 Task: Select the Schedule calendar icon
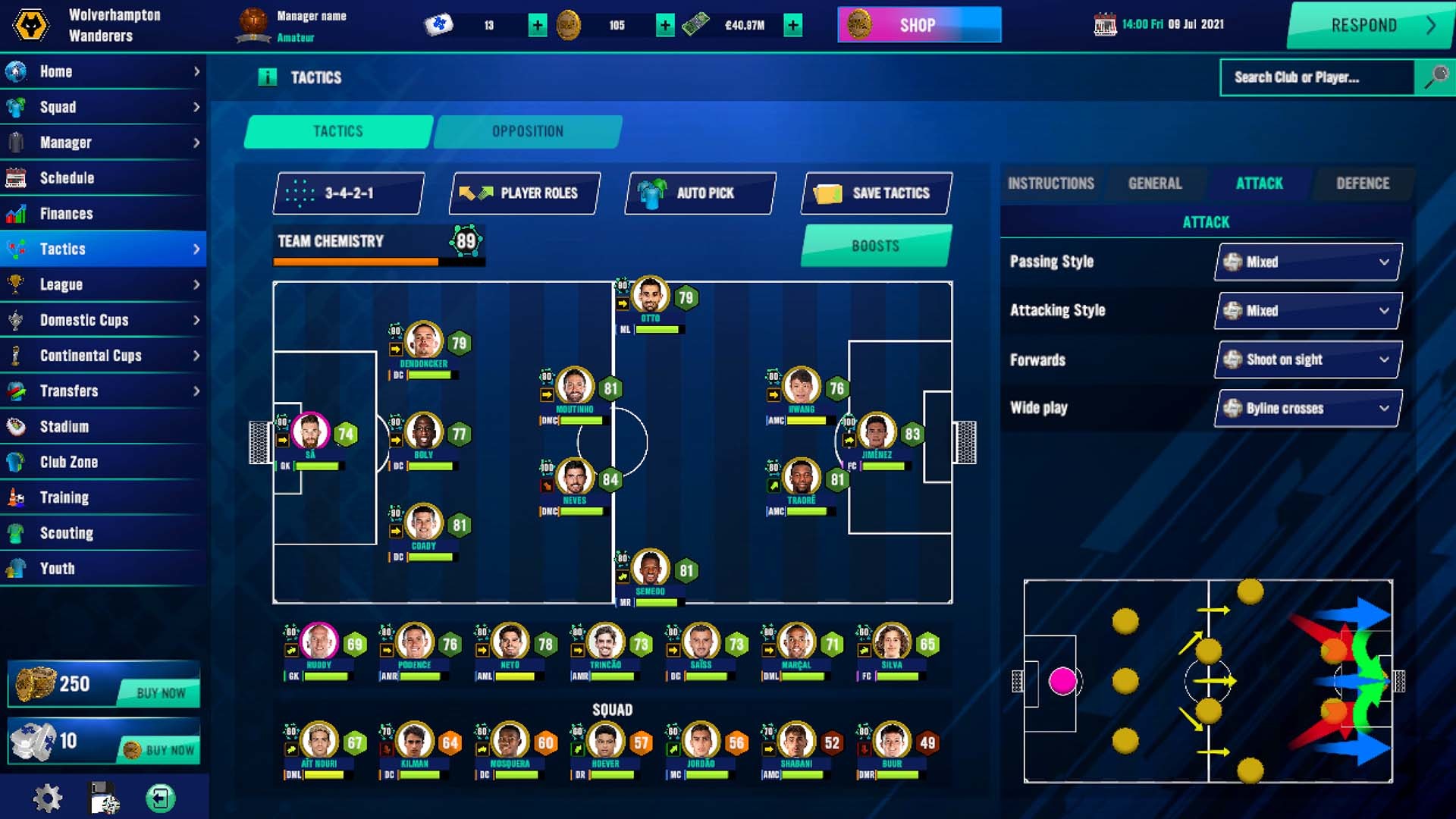[17, 177]
